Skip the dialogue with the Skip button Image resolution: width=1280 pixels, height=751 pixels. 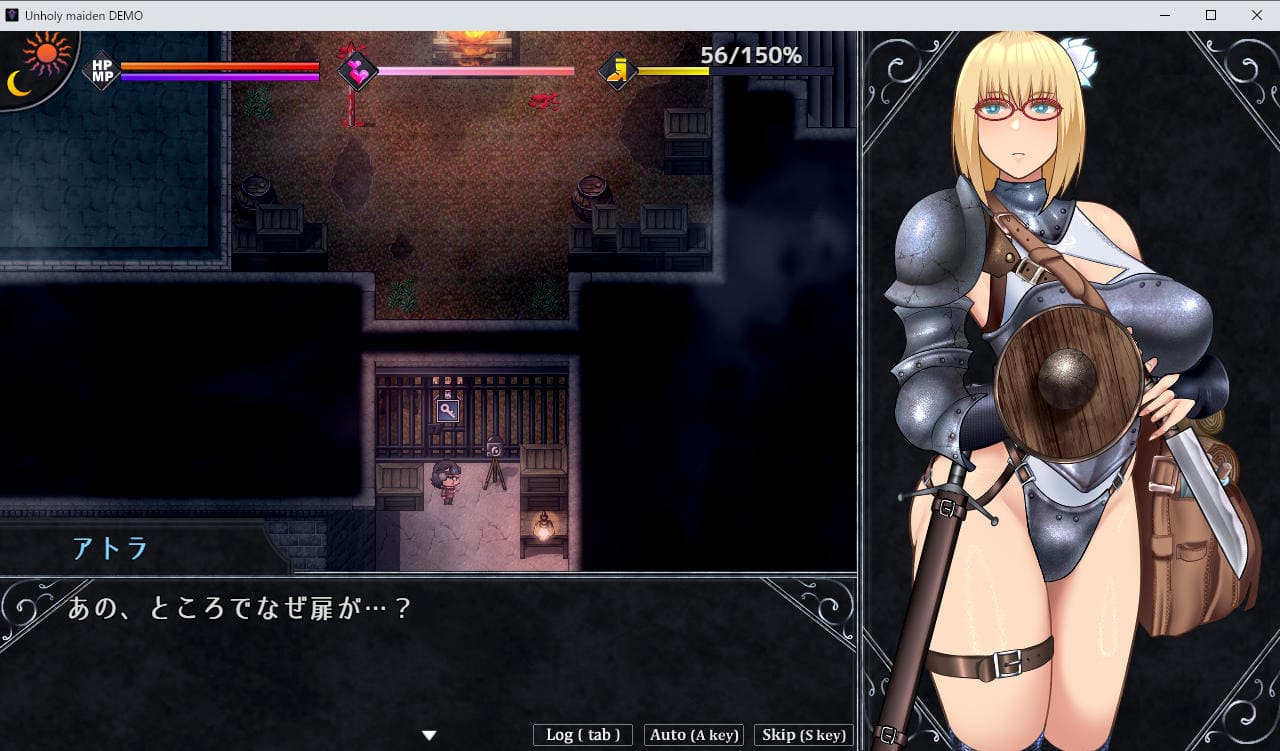pos(803,735)
